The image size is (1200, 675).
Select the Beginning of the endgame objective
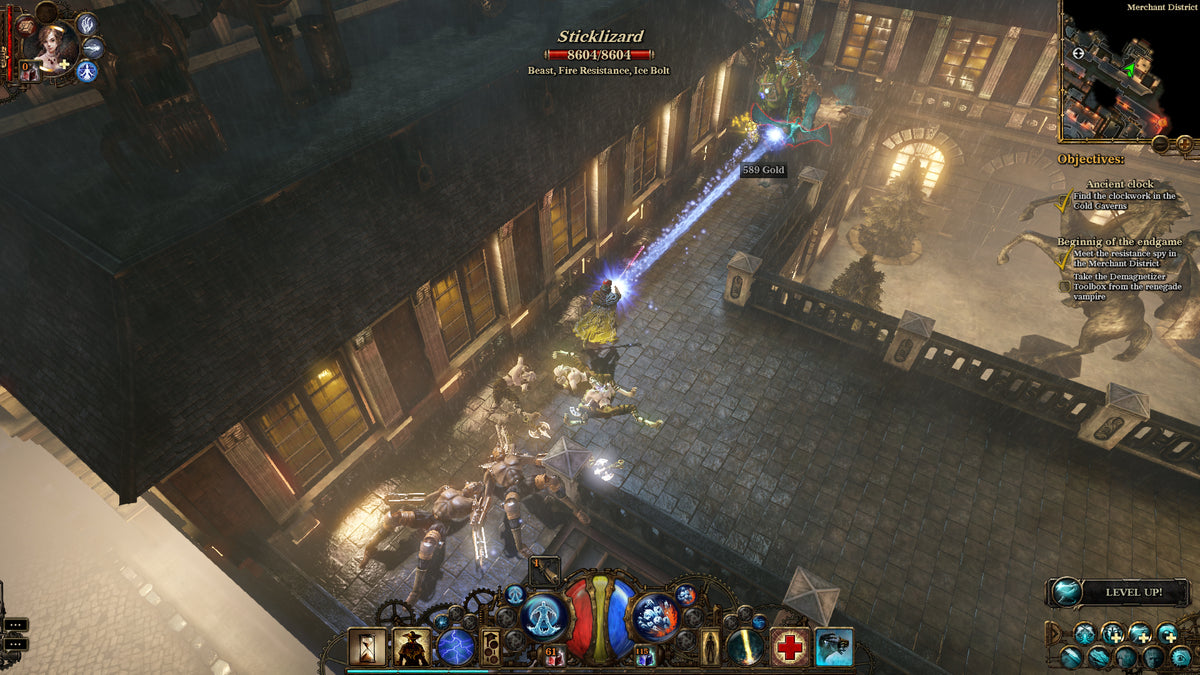pyautogui.click(x=1119, y=242)
